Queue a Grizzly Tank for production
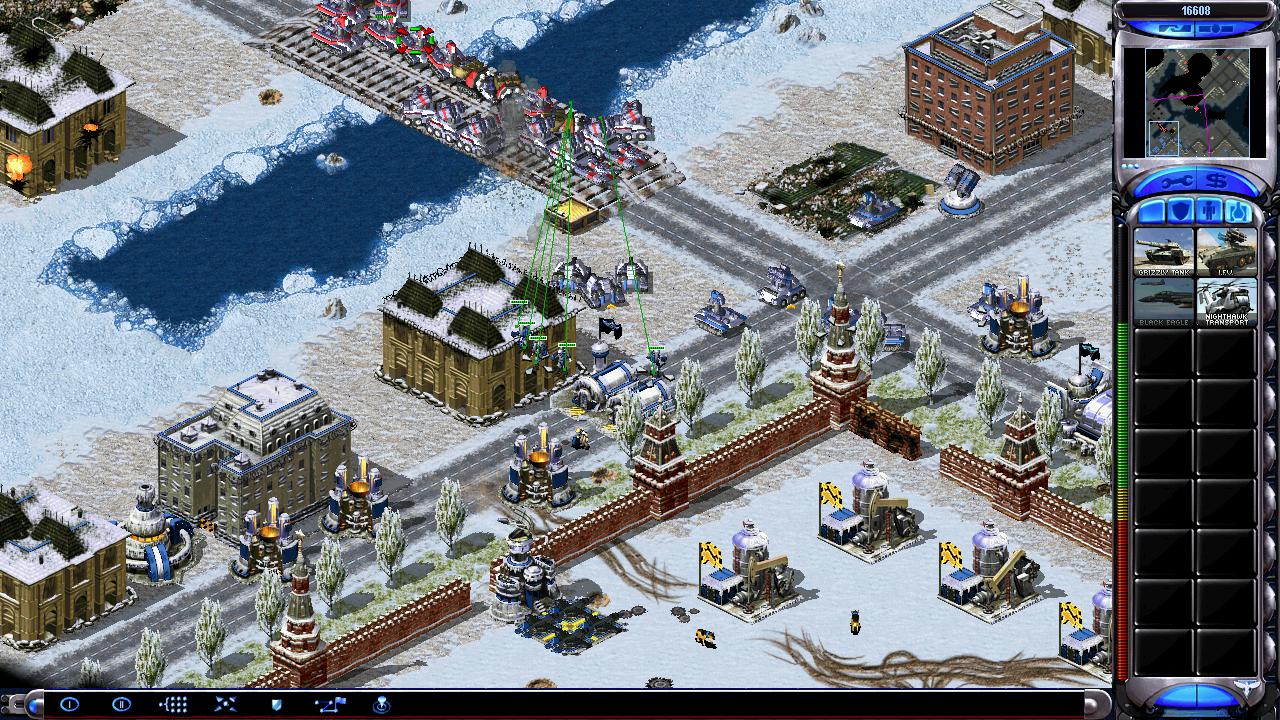This screenshot has width=1280, height=720. click(1163, 251)
